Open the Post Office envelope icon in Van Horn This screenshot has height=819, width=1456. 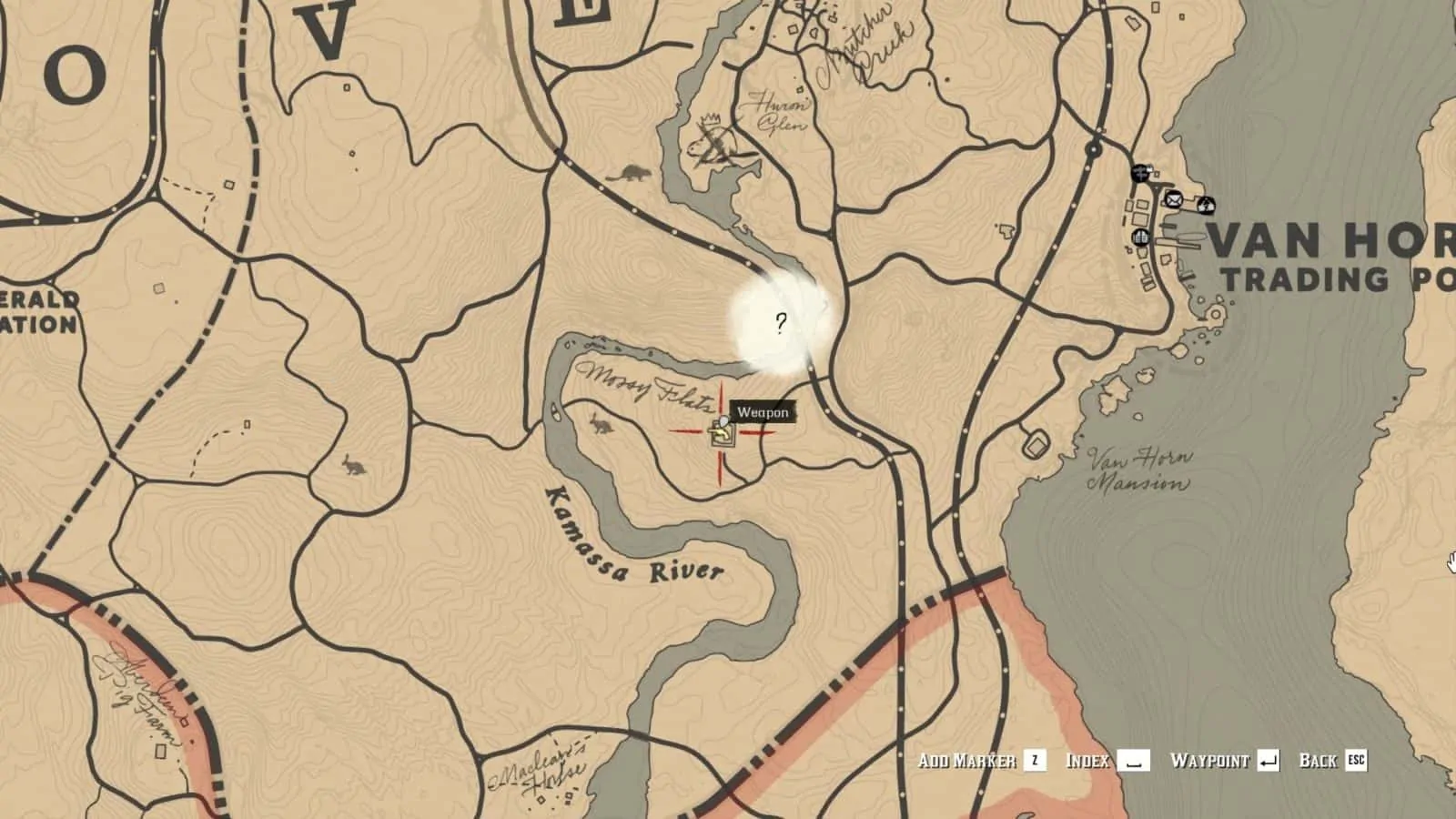click(x=1174, y=200)
